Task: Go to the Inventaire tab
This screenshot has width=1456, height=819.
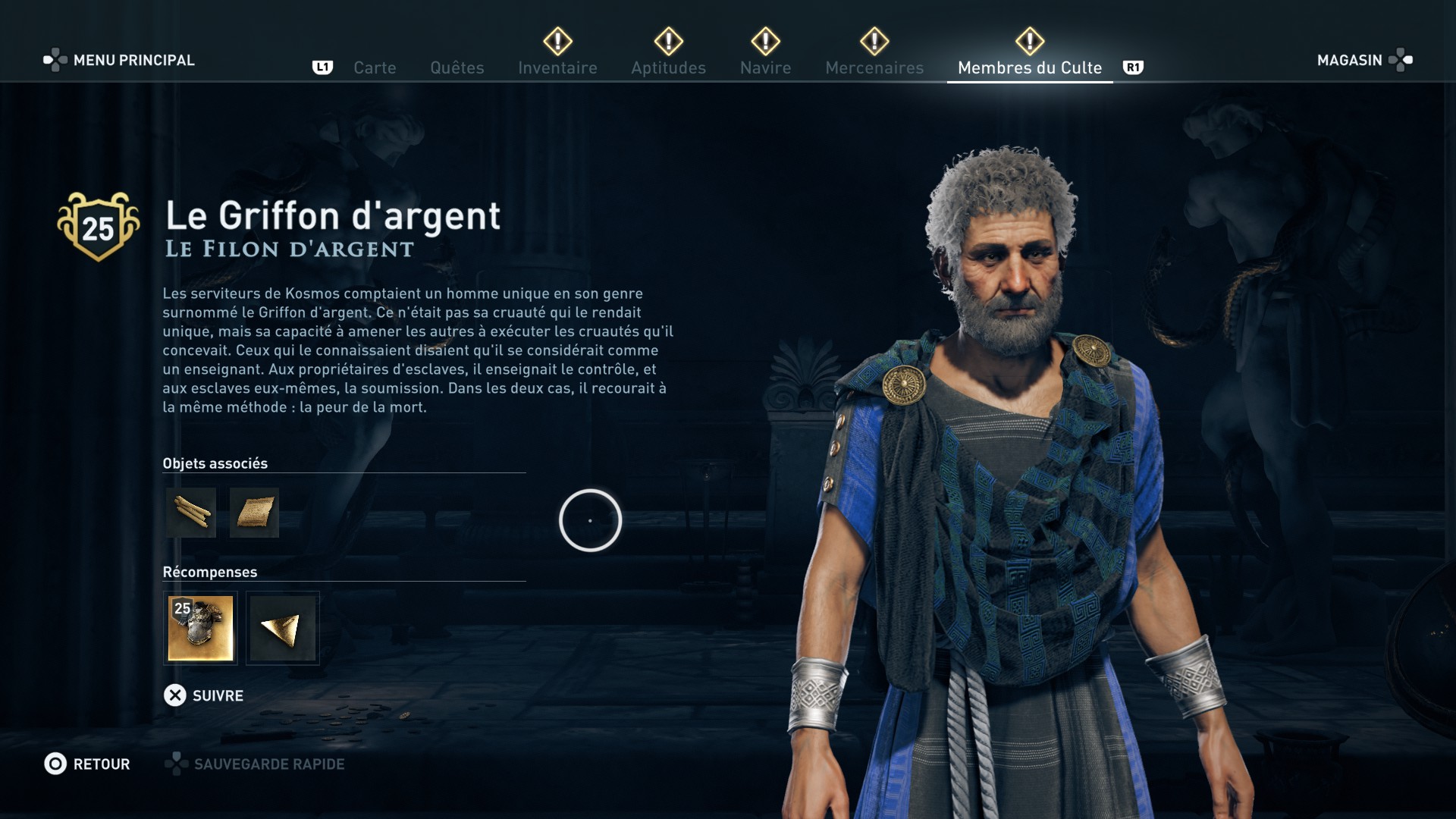Action: [557, 67]
